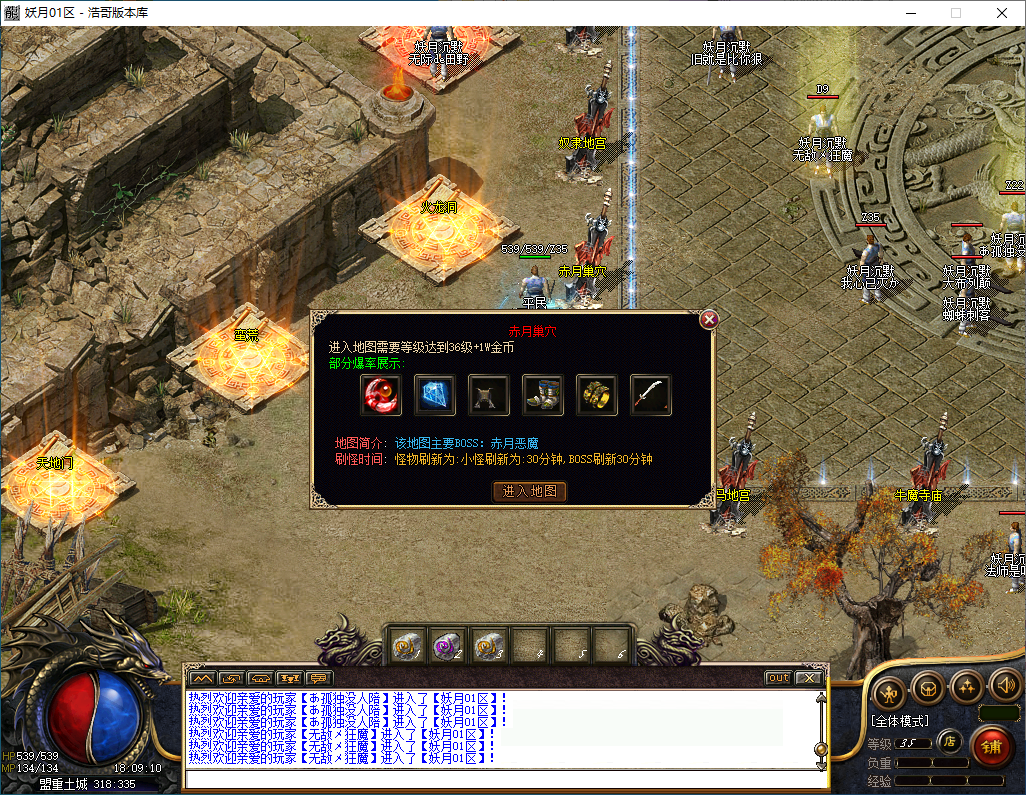Open the small round 店 store button

click(x=949, y=741)
